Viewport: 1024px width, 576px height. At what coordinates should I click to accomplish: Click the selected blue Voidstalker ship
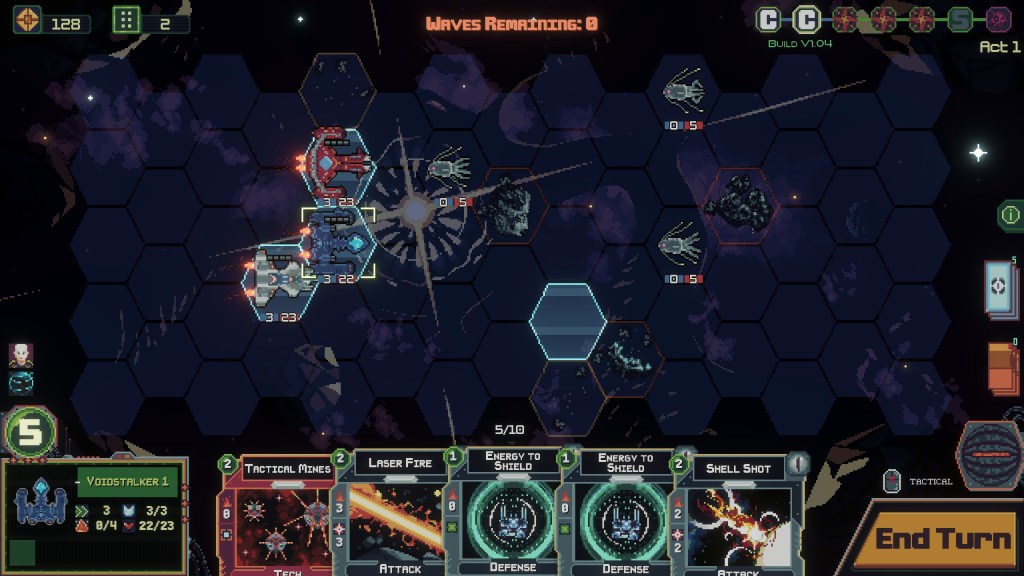[338, 240]
